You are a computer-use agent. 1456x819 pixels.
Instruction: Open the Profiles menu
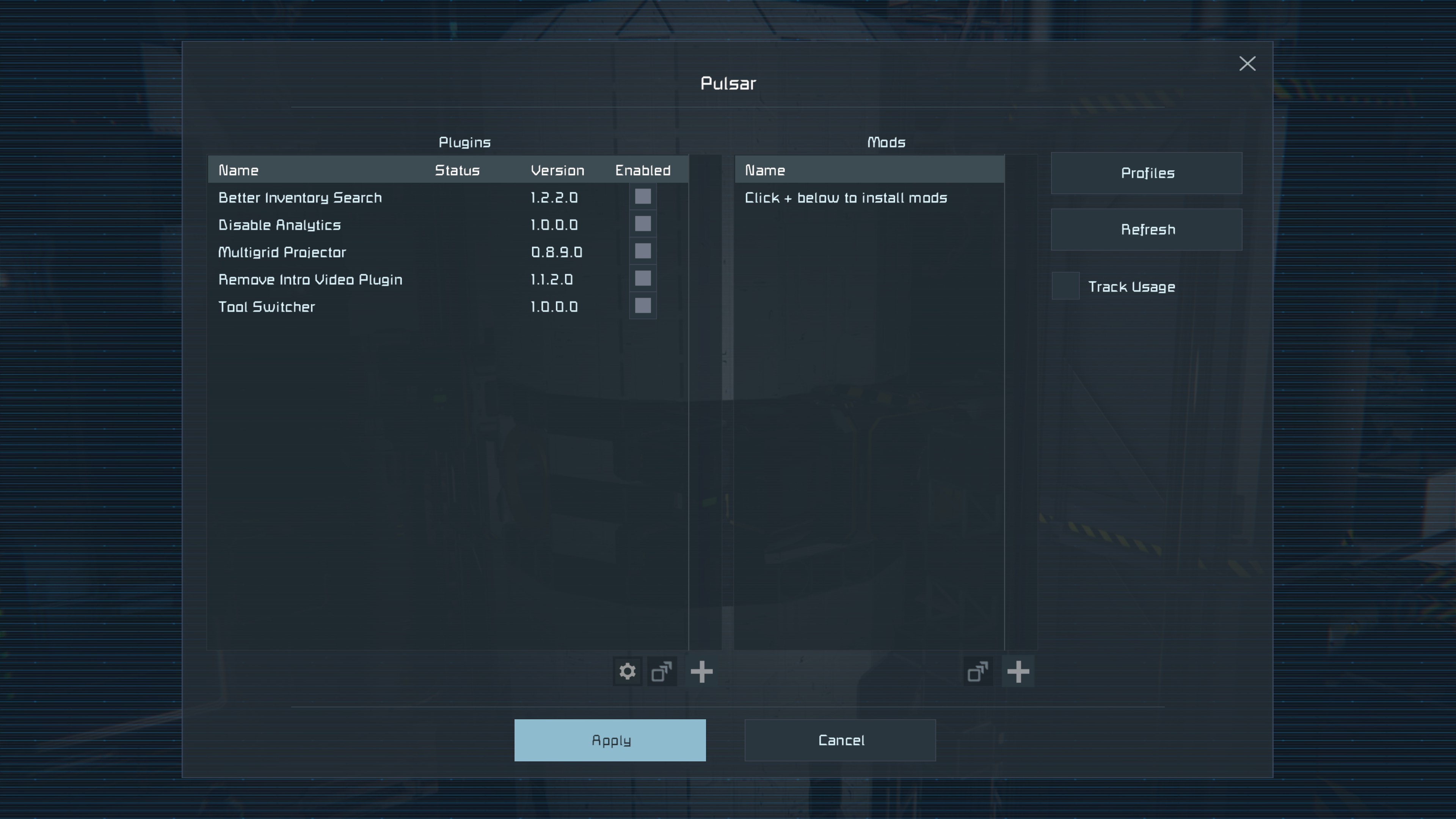[1146, 173]
